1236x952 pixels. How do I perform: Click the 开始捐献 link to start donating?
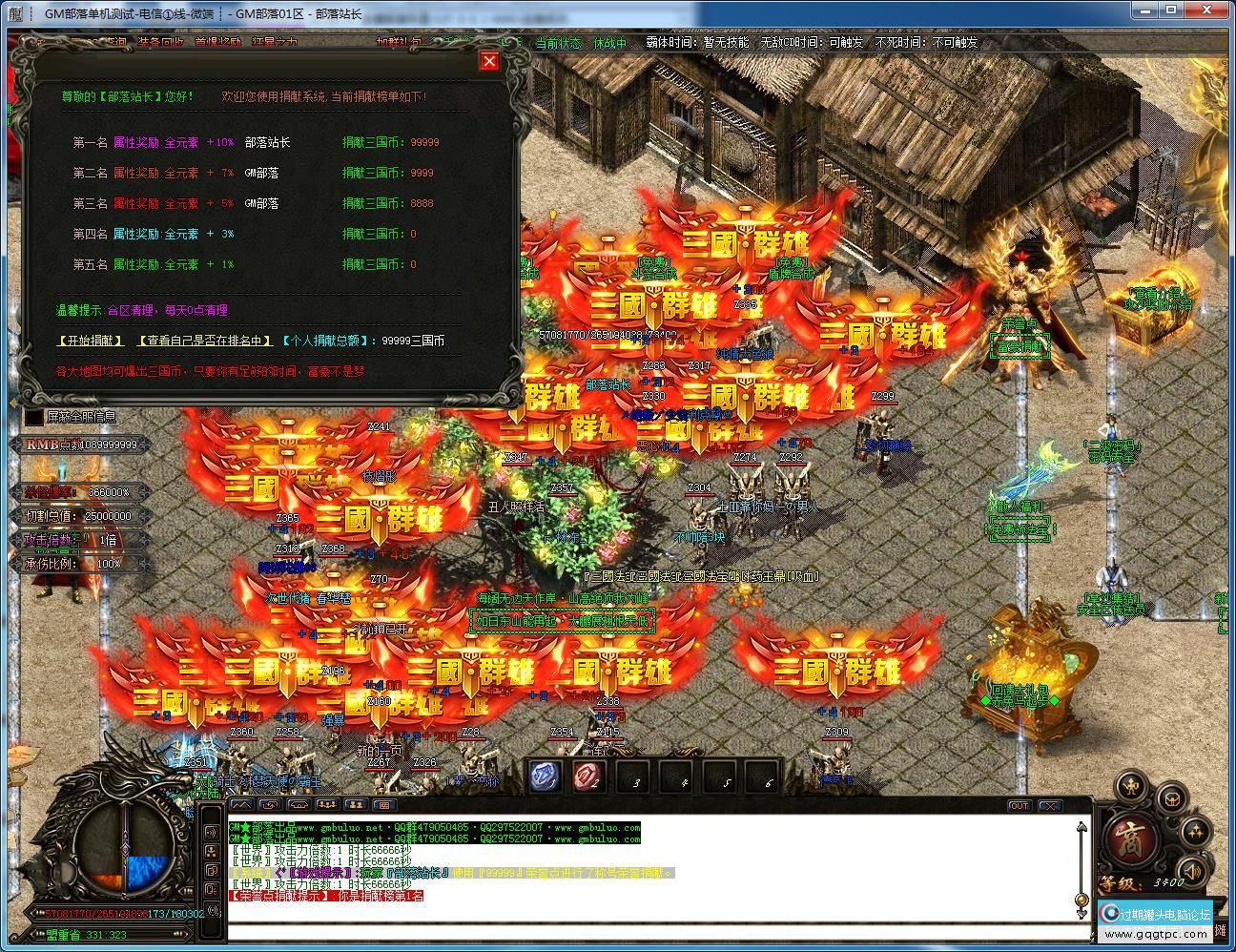91,341
